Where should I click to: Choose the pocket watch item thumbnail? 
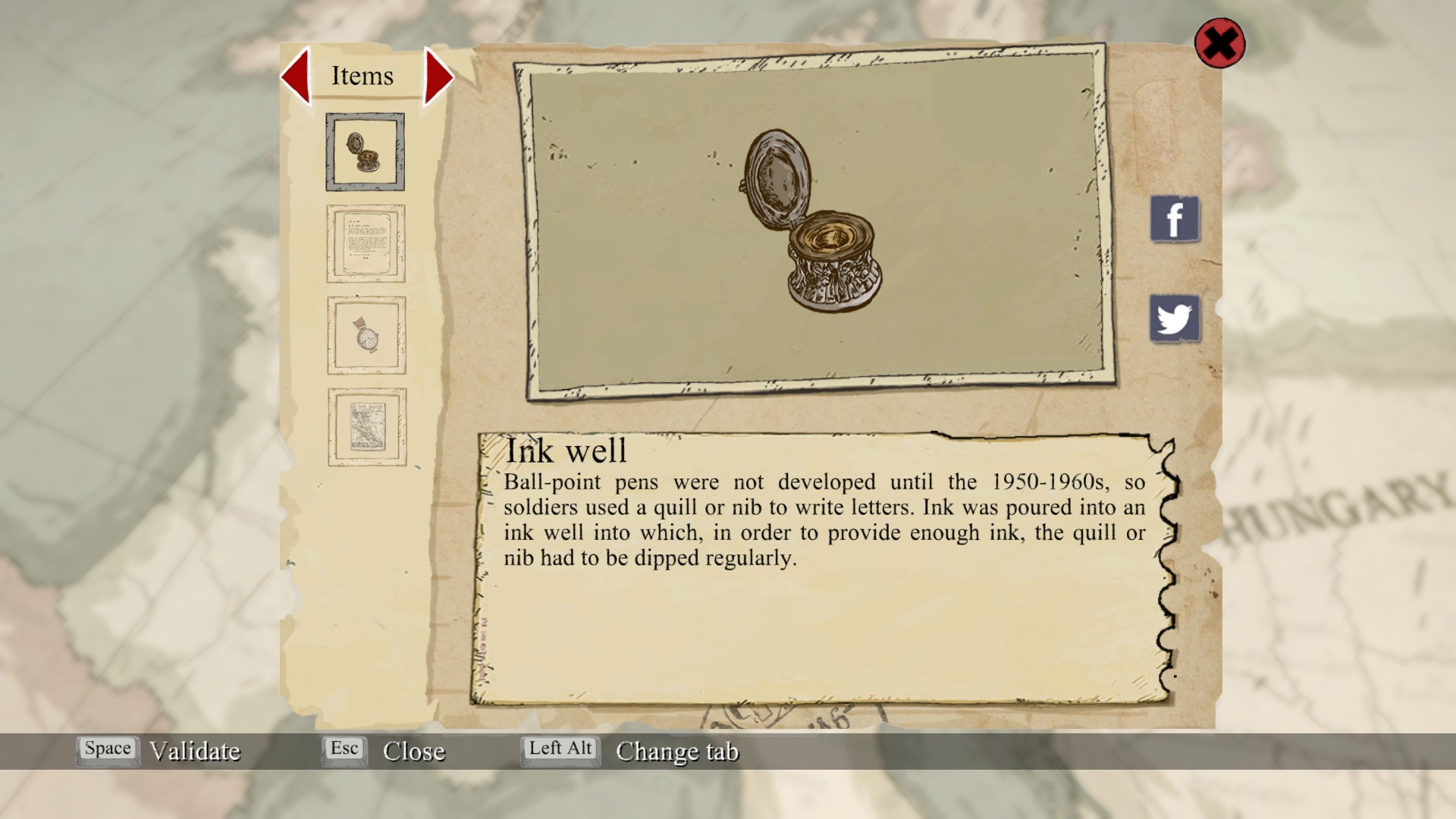click(x=366, y=335)
